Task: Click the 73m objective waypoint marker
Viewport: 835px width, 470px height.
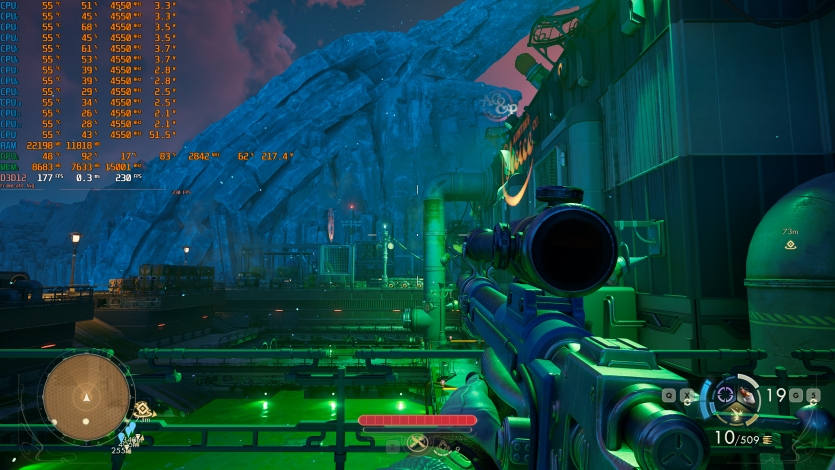Action: 791,243
